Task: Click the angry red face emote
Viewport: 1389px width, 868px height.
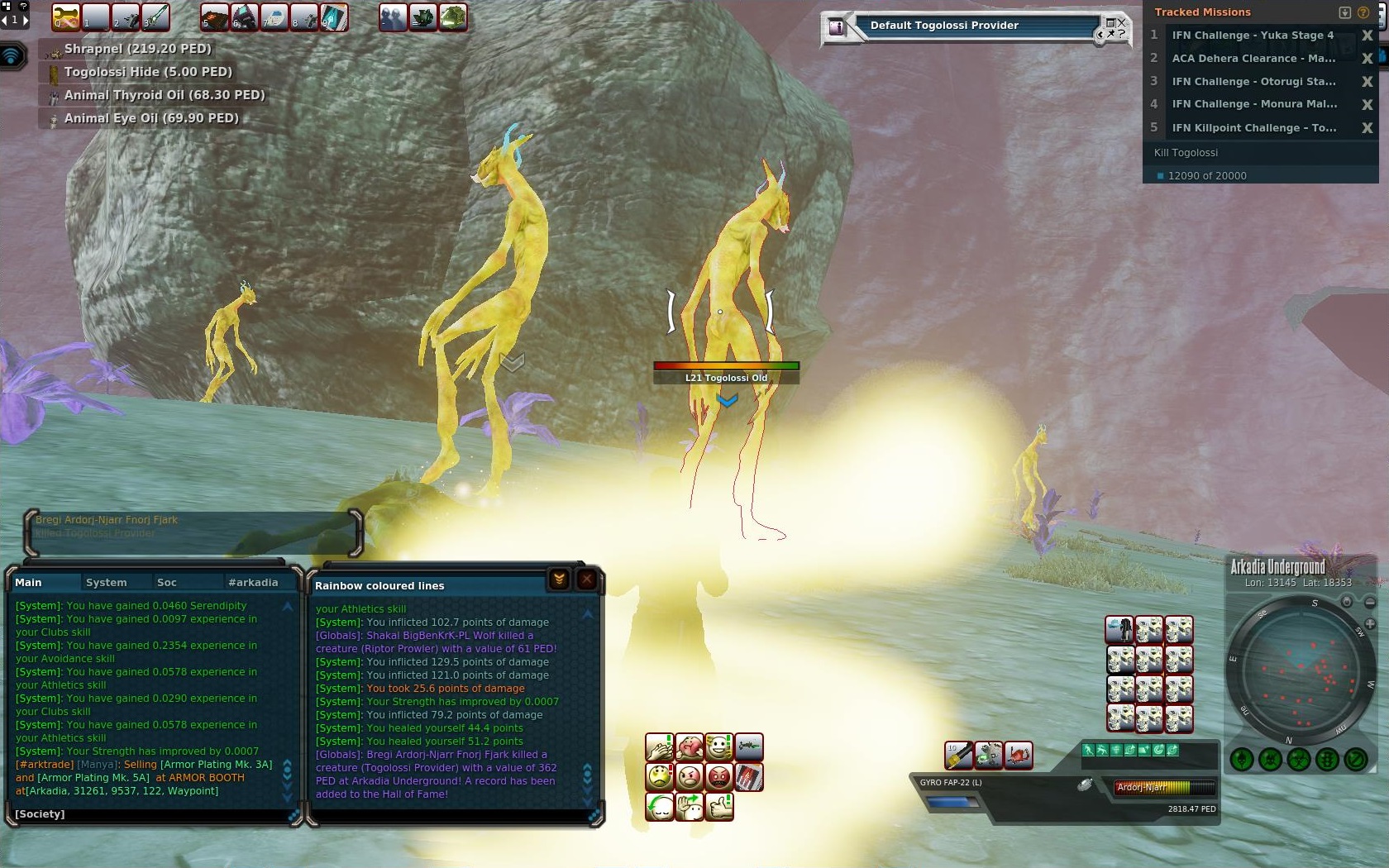Action: [x=718, y=777]
